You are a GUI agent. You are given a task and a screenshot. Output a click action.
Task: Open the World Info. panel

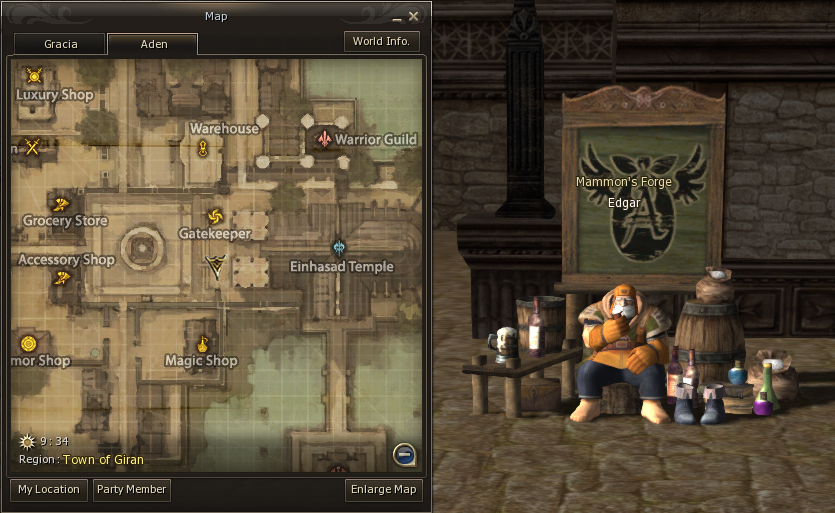pyautogui.click(x=381, y=42)
